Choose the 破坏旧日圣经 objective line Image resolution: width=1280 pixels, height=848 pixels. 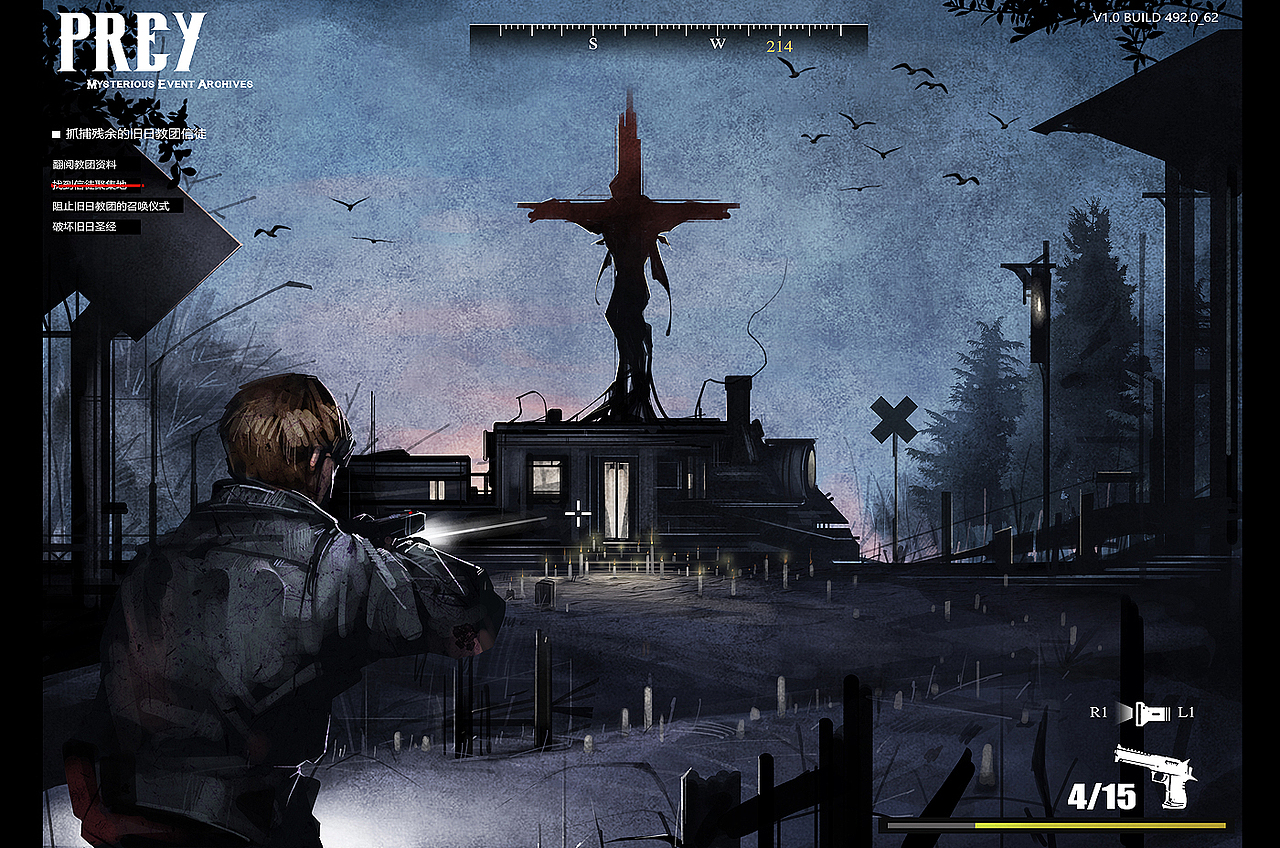pos(86,227)
